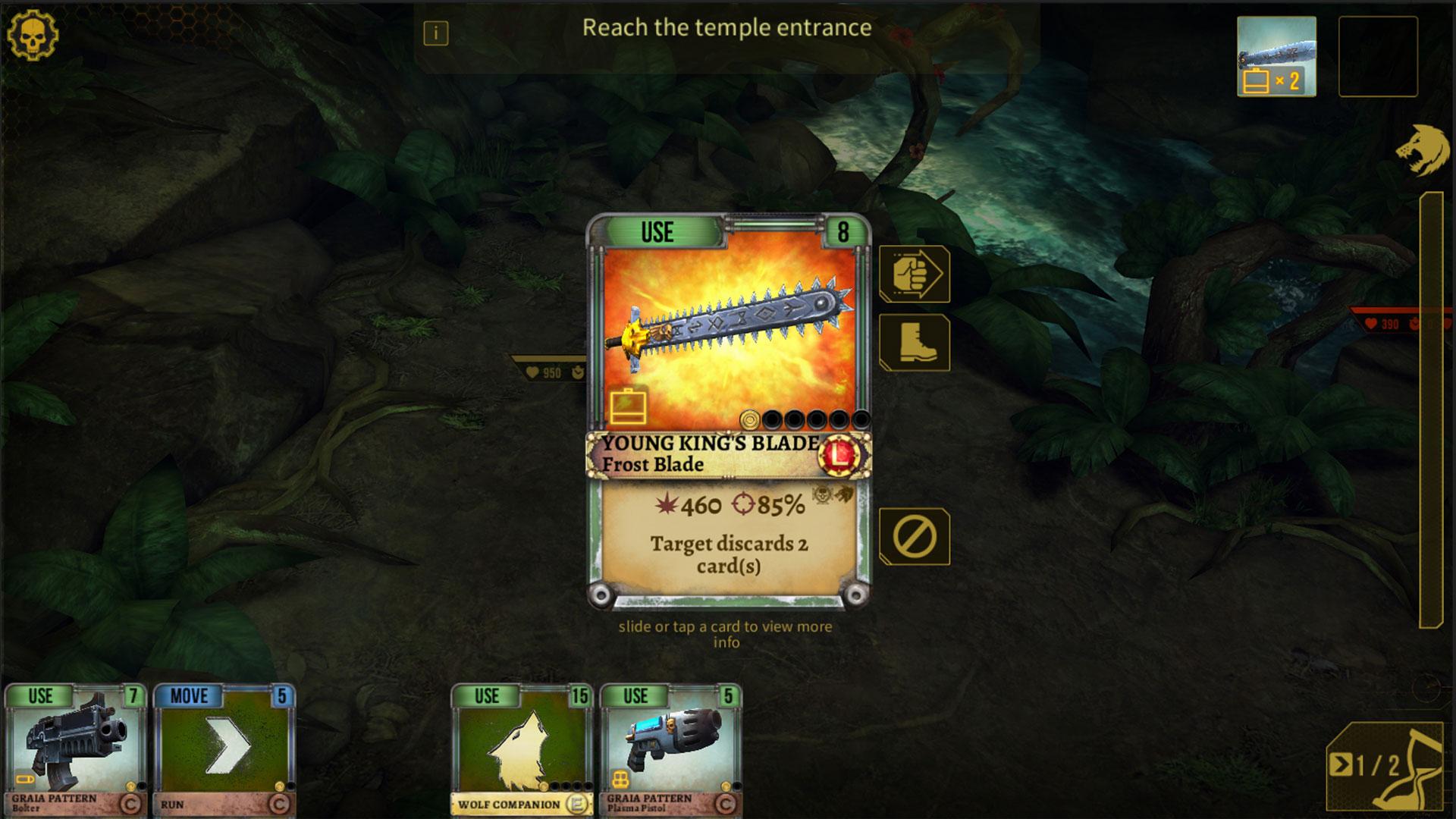The height and width of the screenshot is (819, 1456).
Task: Show mission objective info
Action: (436, 33)
